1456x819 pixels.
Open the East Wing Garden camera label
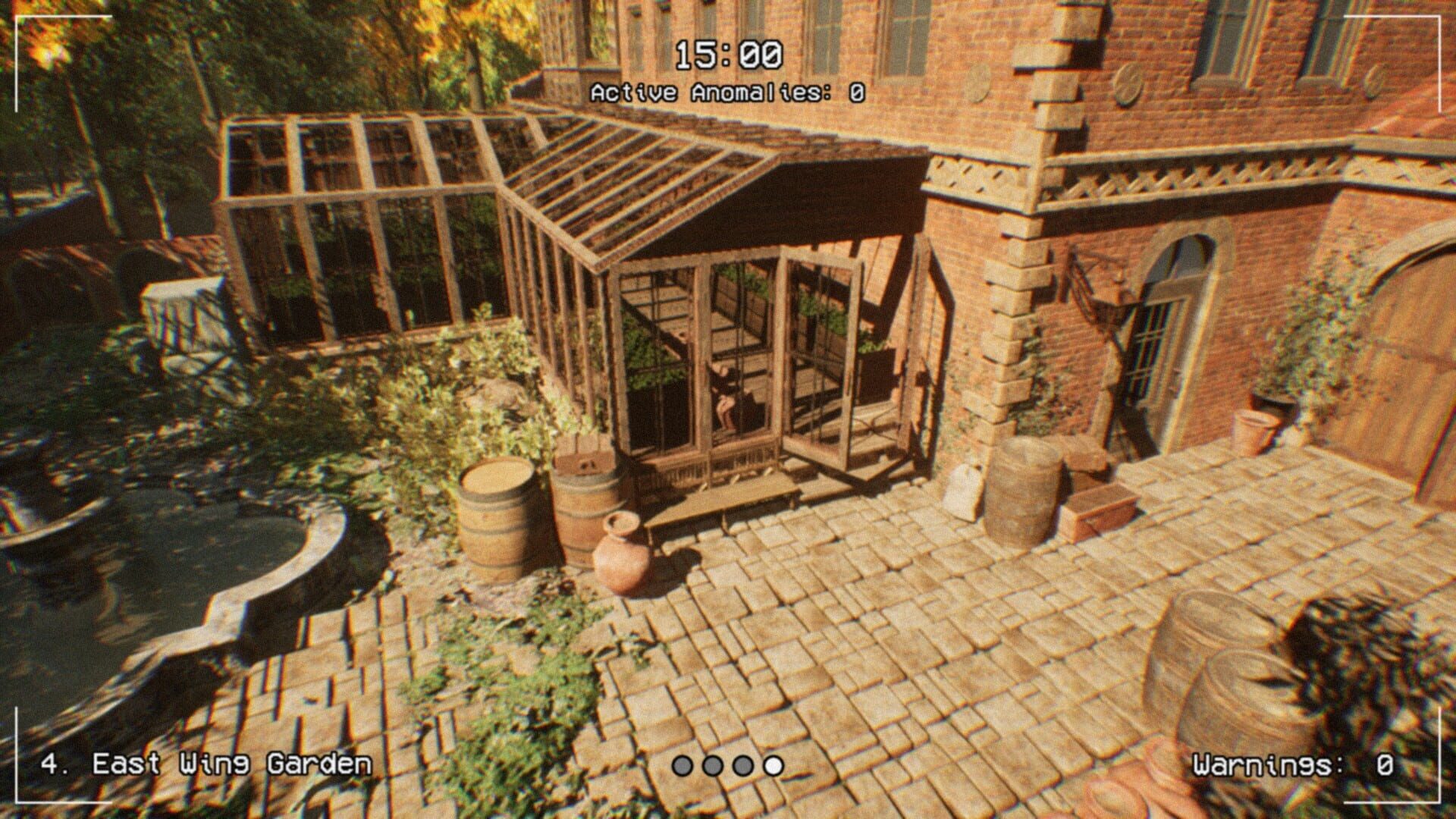click(x=206, y=761)
